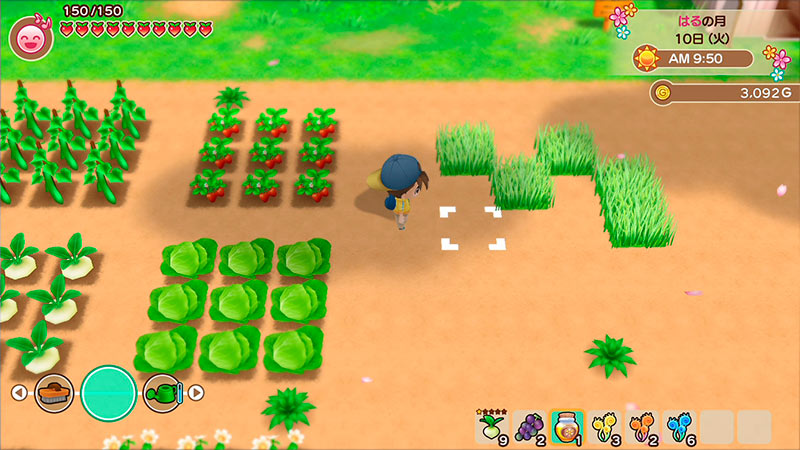This screenshot has height=450, width=800.
Task: Pick the yellow flower item slot
Action: coord(605,427)
